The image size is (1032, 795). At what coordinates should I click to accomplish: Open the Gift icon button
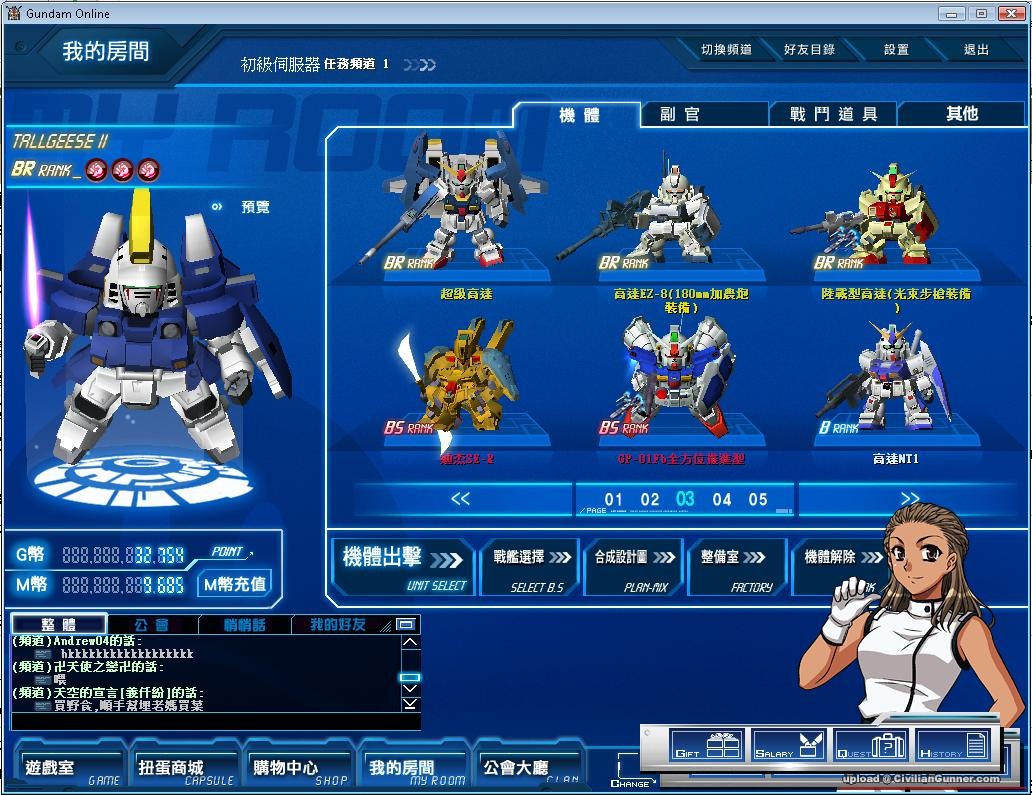click(x=707, y=746)
